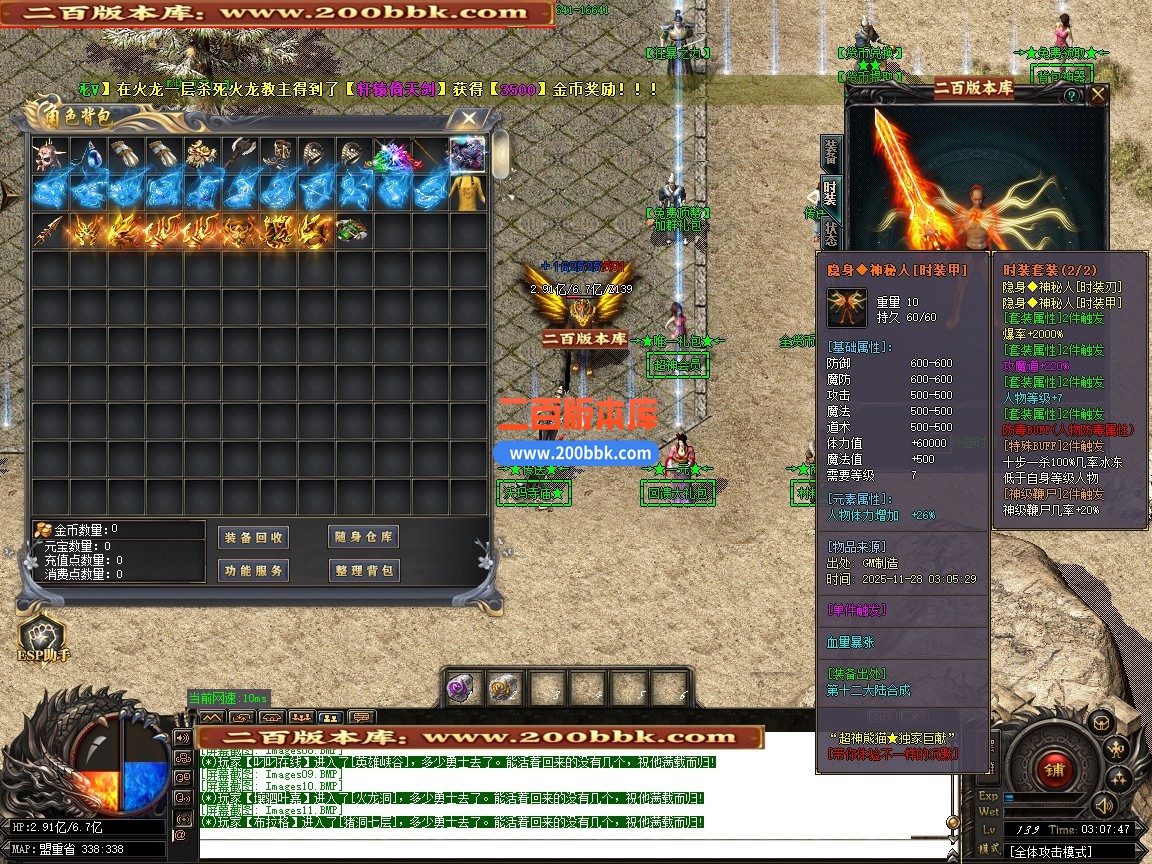This screenshot has height=864, width=1152.
Task: Open the 功能服务 services menu
Action: pyautogui.click(x=253, y=571)
